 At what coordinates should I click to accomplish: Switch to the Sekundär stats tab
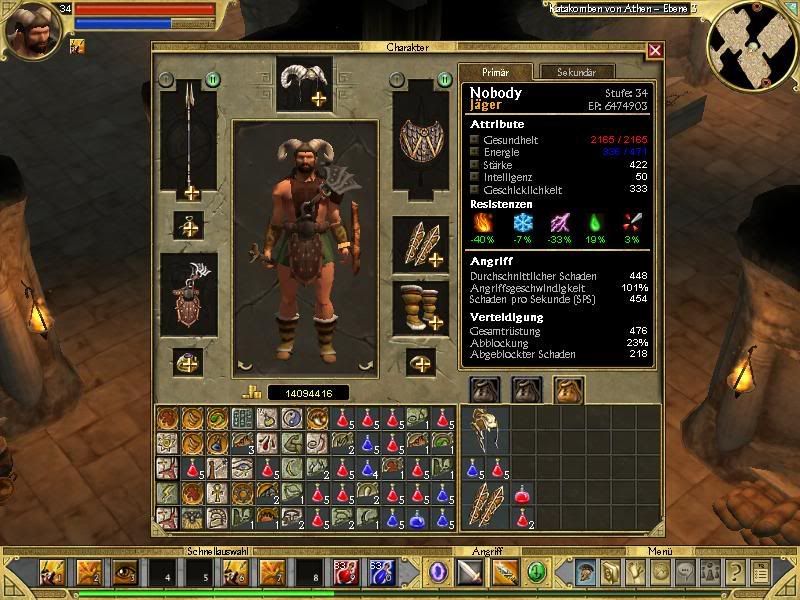[x=573, y=72]
